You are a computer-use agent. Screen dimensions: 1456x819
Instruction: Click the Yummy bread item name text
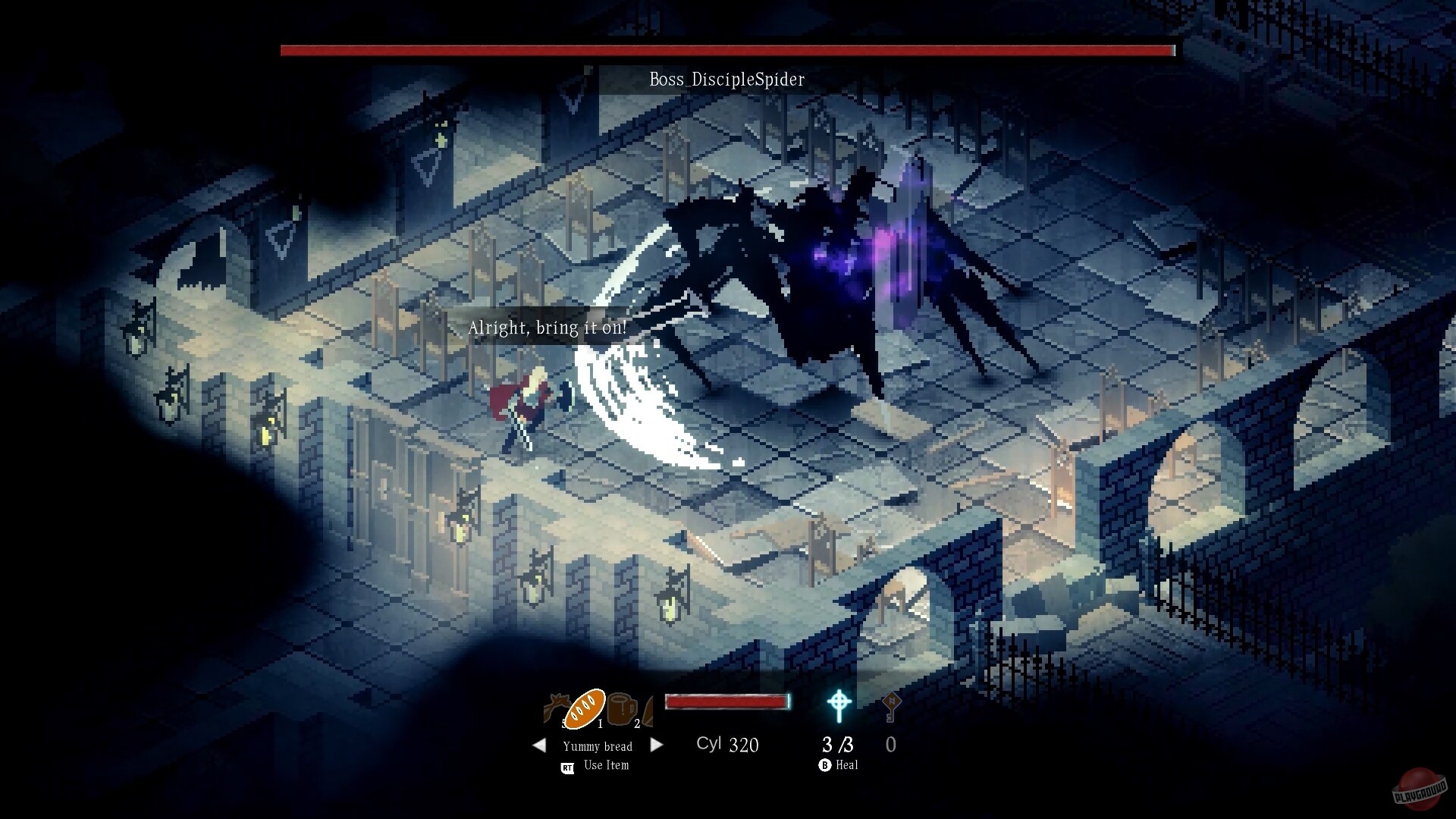click(598, 746)
